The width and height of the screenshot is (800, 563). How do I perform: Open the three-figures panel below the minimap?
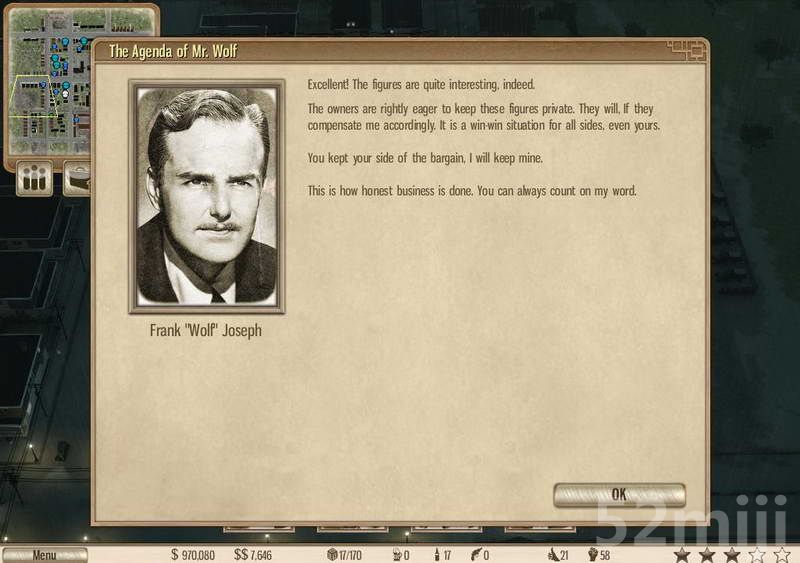[36, 180]
